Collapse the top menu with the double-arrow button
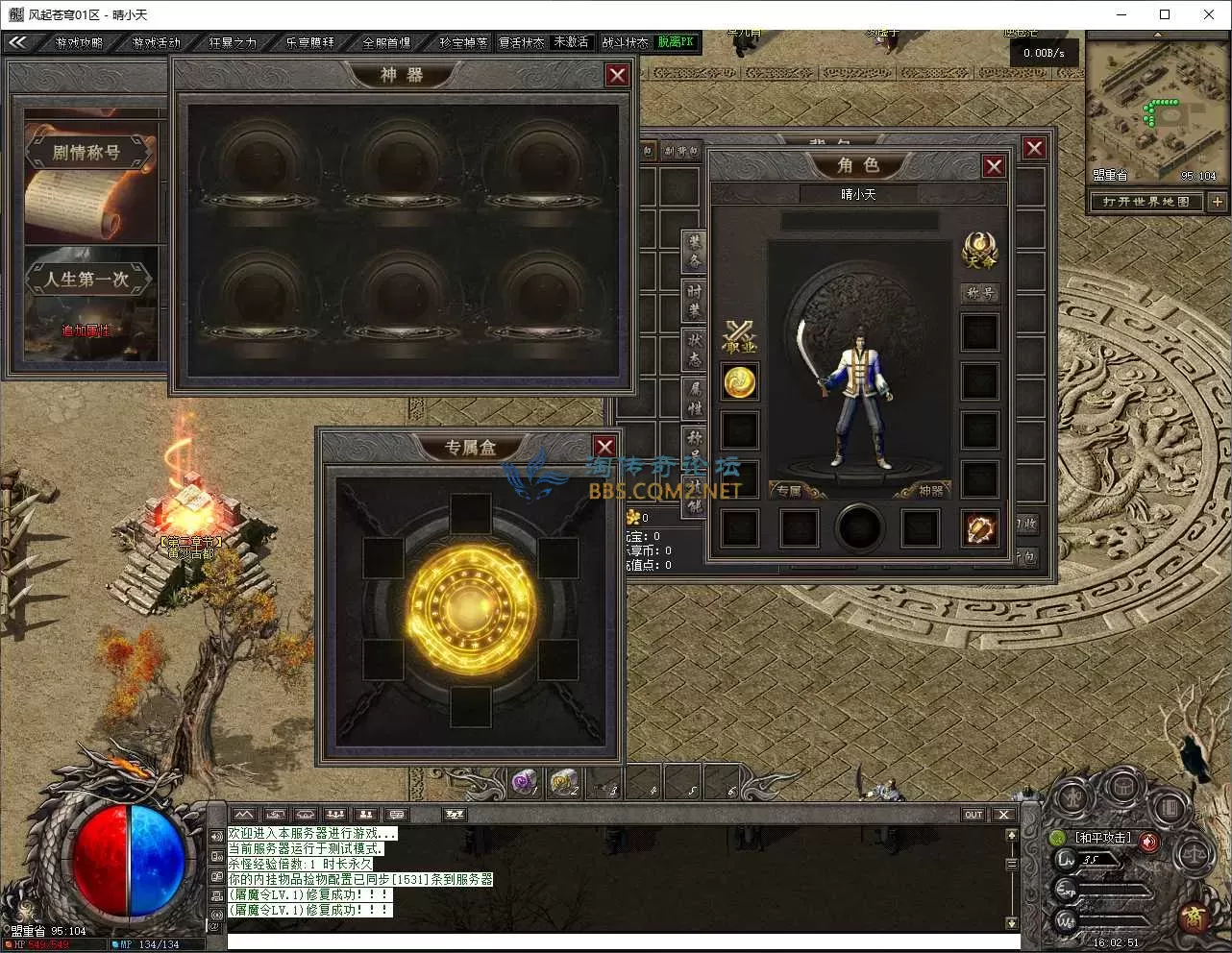 (17, 42)
